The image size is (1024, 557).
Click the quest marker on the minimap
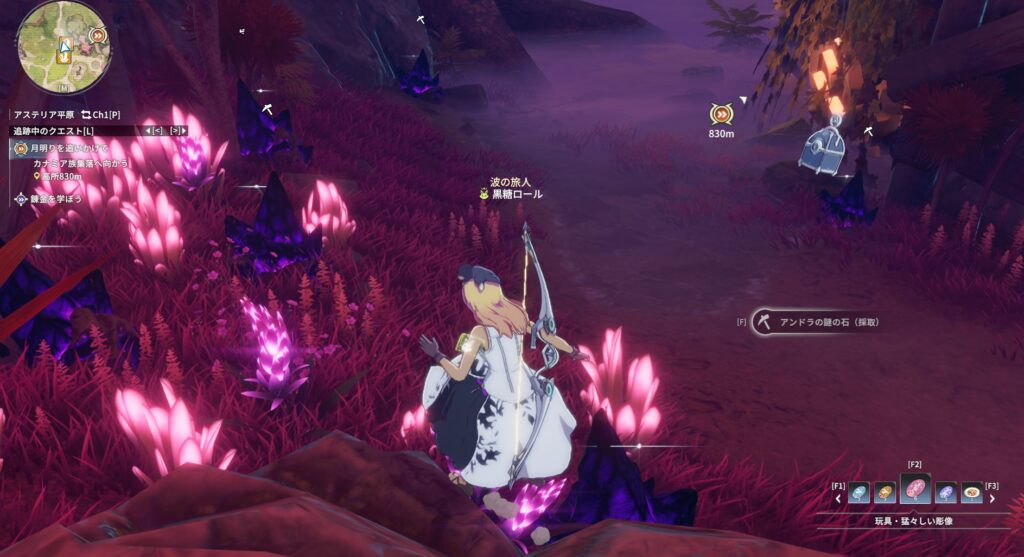[97, 36]
